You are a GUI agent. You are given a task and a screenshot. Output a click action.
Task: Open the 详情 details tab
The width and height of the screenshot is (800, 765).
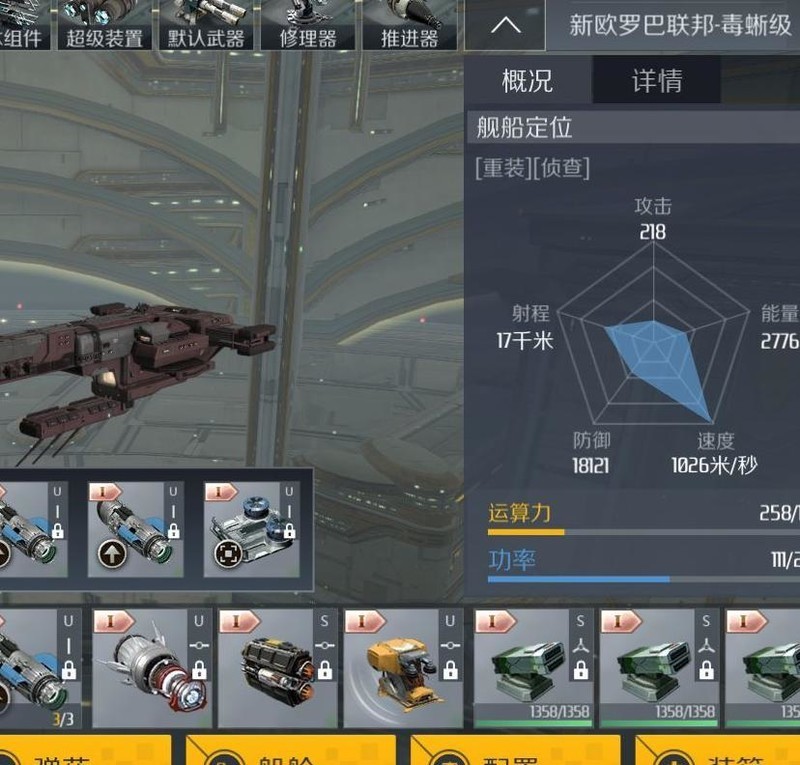click(657, 80)
